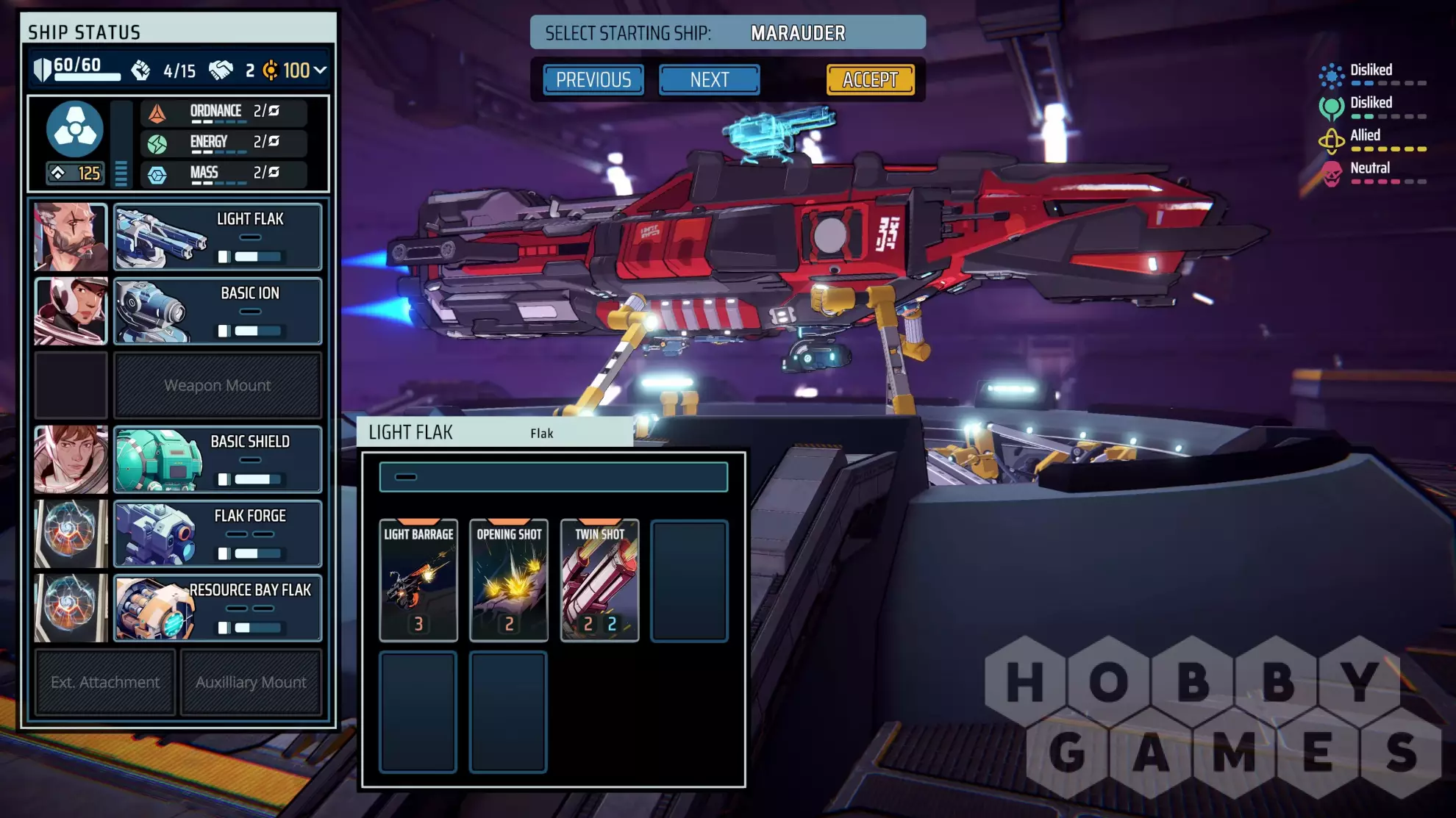Image resolution: width=1456 pixels, height=818 pixels.
Task: Inspect the Twin Shot card
Action: click(599, 580)
